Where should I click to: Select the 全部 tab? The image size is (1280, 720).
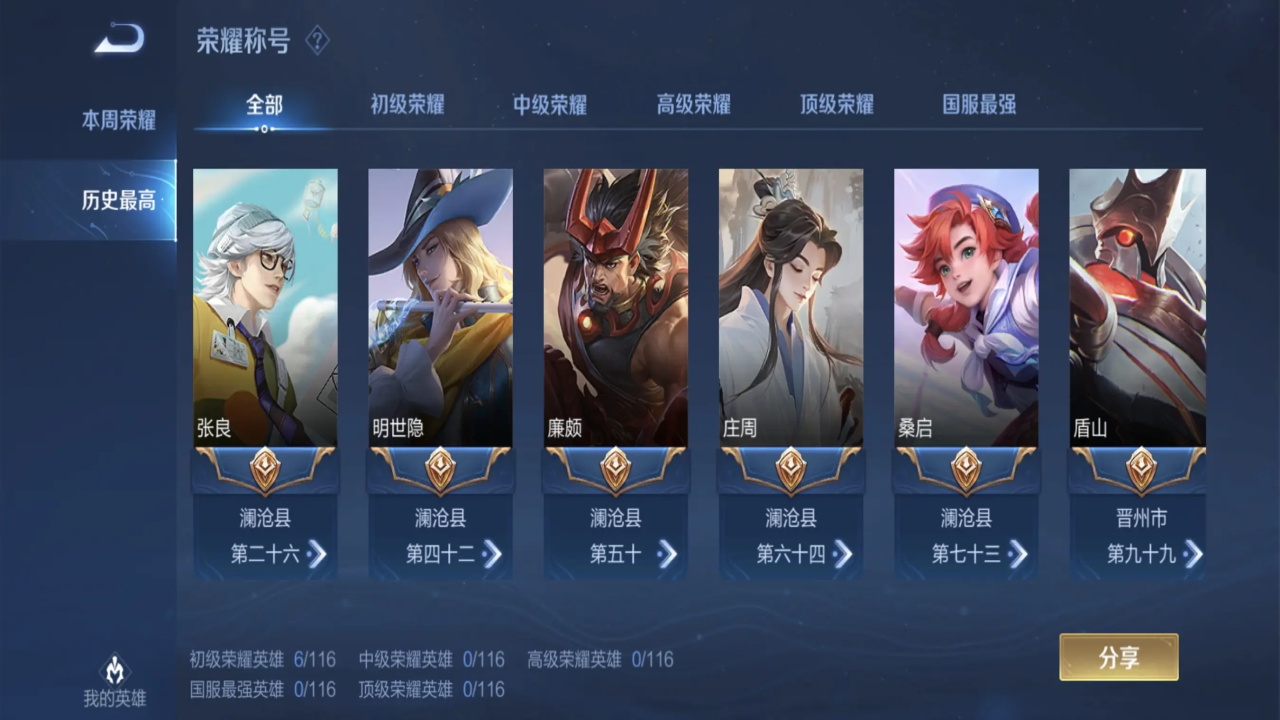click(x=264, y=105)
